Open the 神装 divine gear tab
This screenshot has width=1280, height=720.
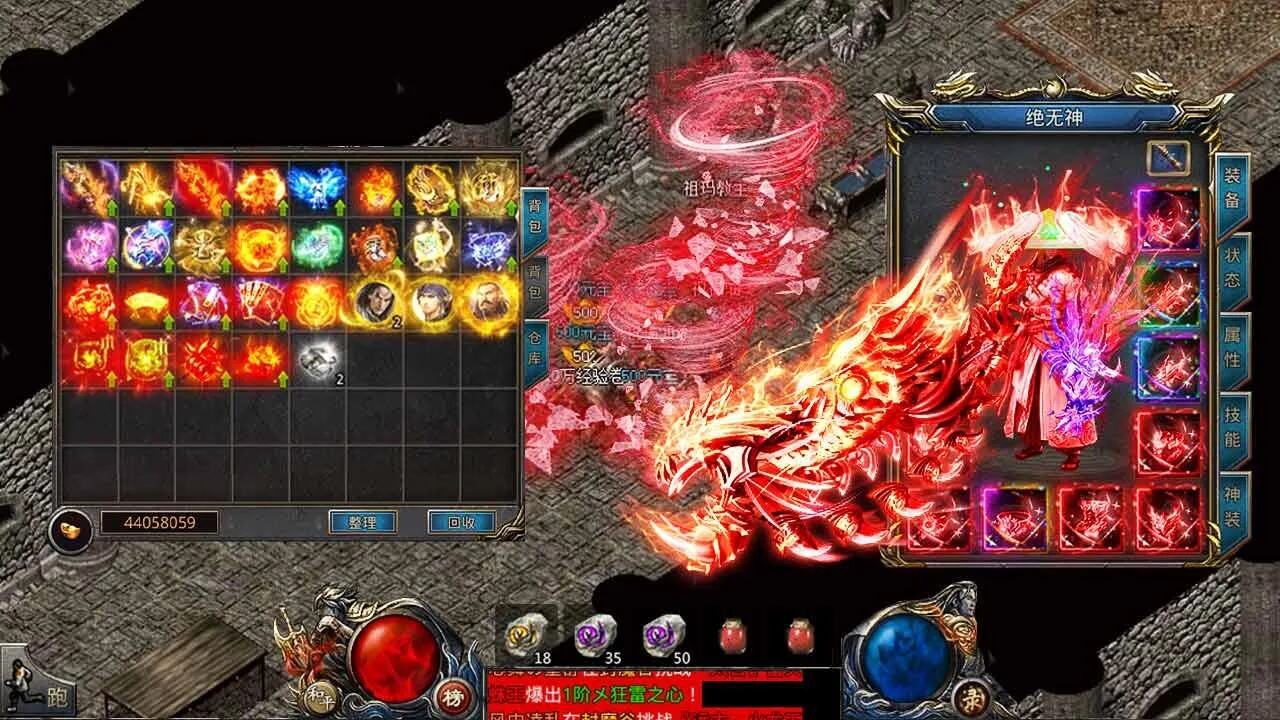1232,506
